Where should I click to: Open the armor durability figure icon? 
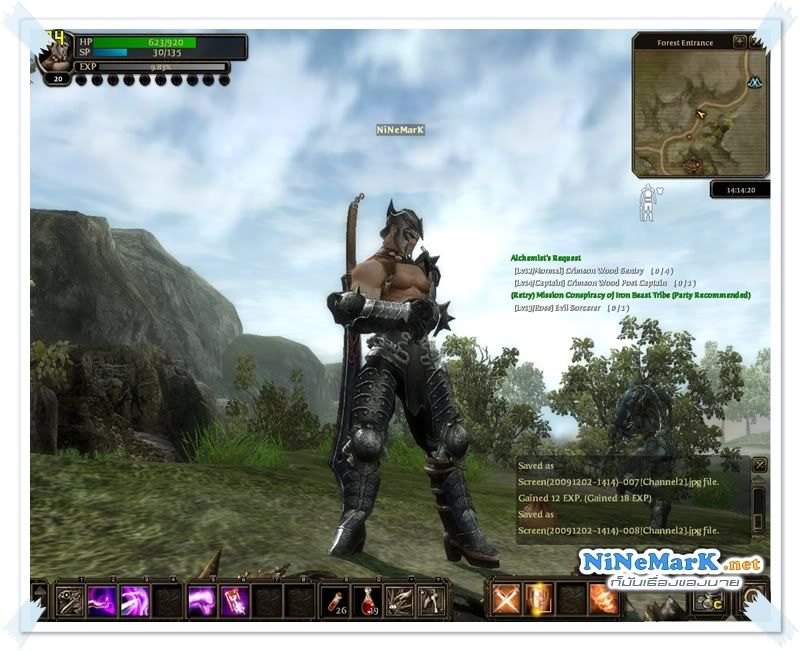point(647,202)
